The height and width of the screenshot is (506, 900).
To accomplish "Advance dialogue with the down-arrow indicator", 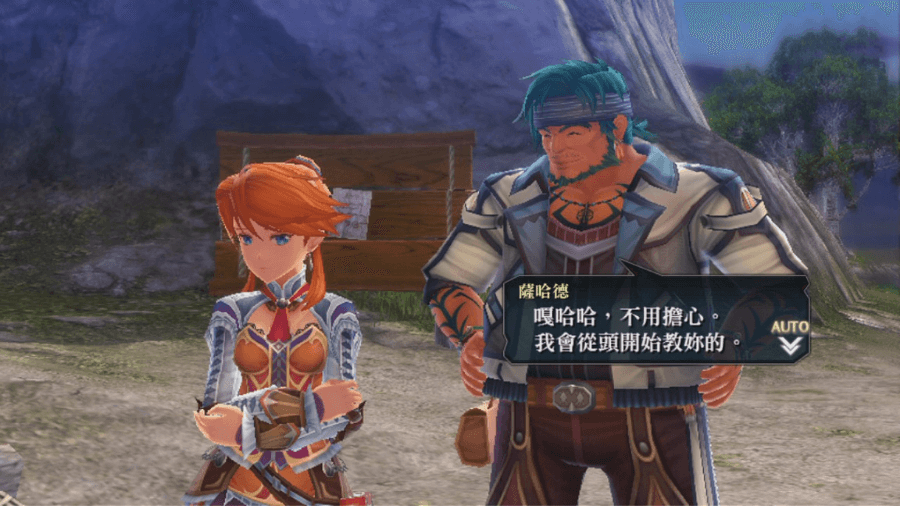I will coord(790,346).
